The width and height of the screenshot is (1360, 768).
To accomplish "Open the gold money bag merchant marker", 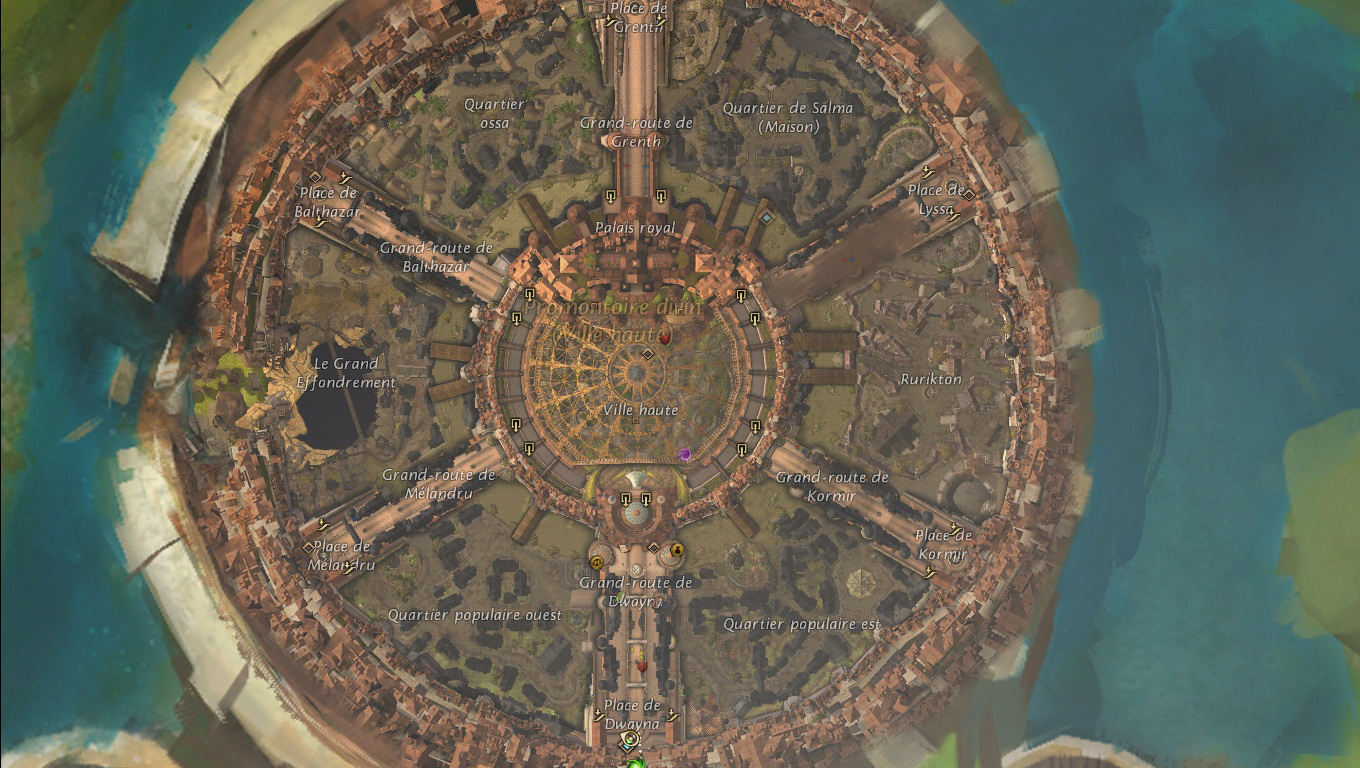I will pos(677,548).
